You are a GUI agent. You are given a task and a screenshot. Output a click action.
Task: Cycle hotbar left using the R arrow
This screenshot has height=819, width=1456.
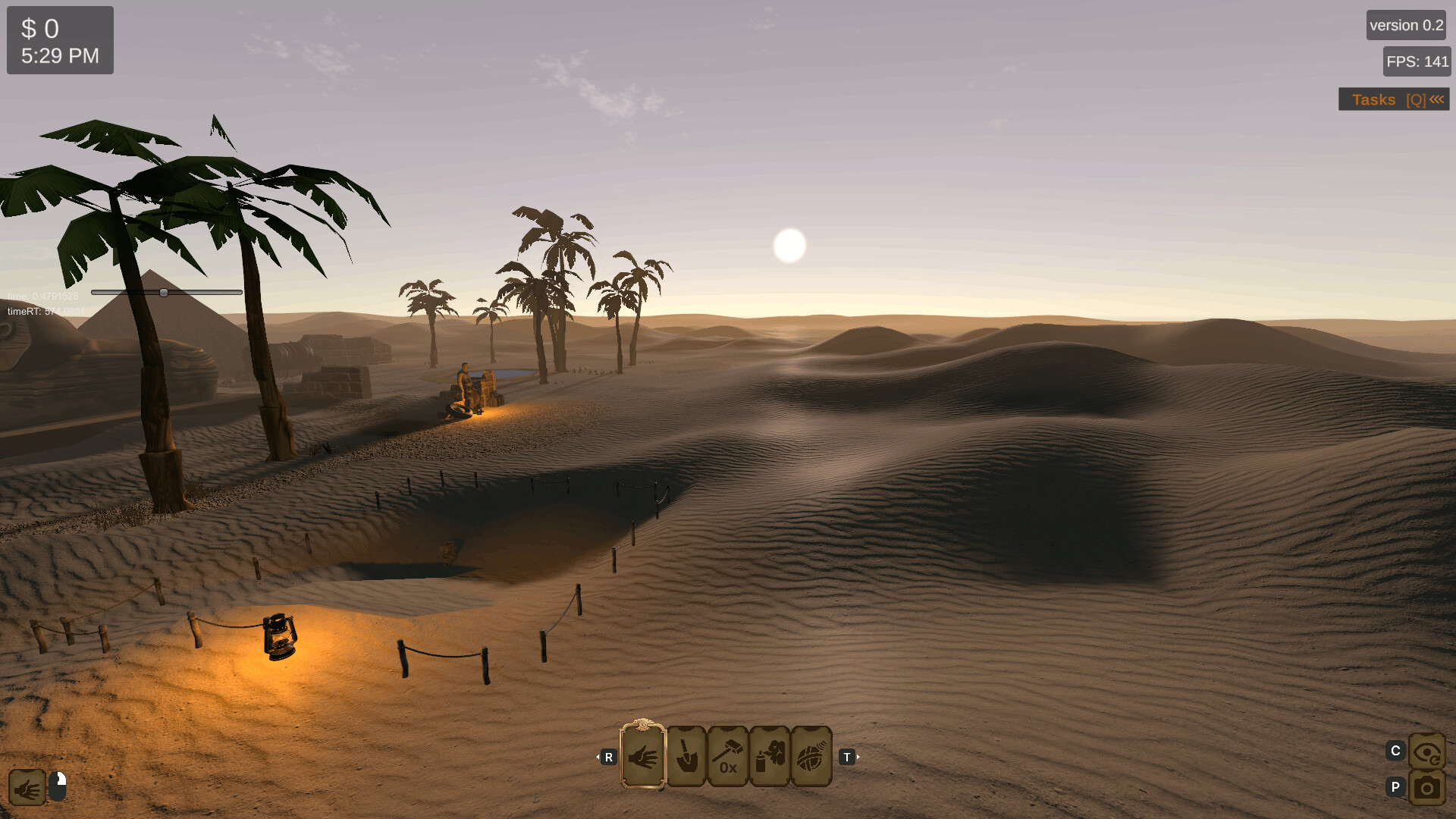tap(607, 757)
